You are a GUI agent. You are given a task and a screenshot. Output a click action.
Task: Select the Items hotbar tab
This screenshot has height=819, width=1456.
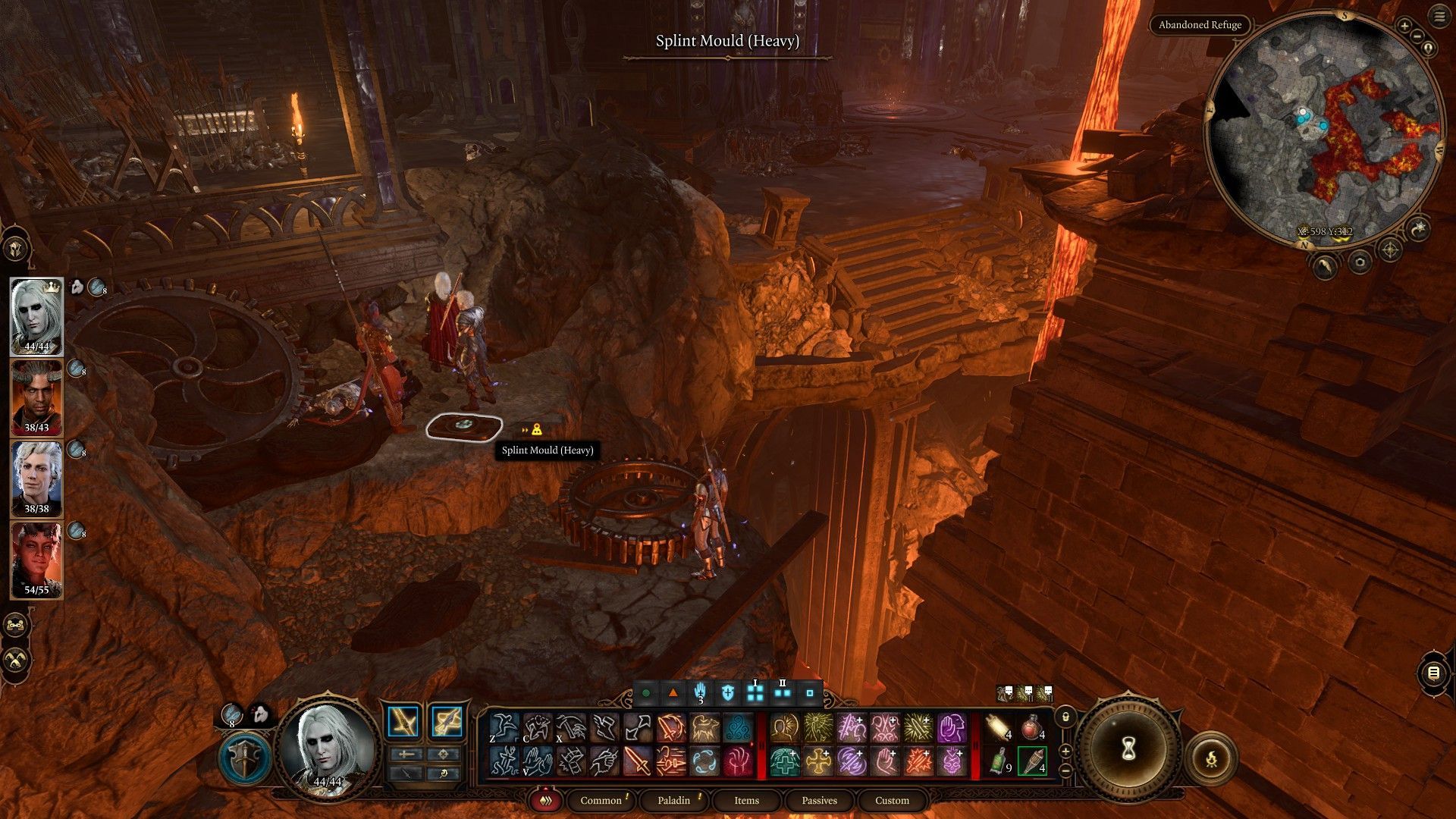[746, 800]
